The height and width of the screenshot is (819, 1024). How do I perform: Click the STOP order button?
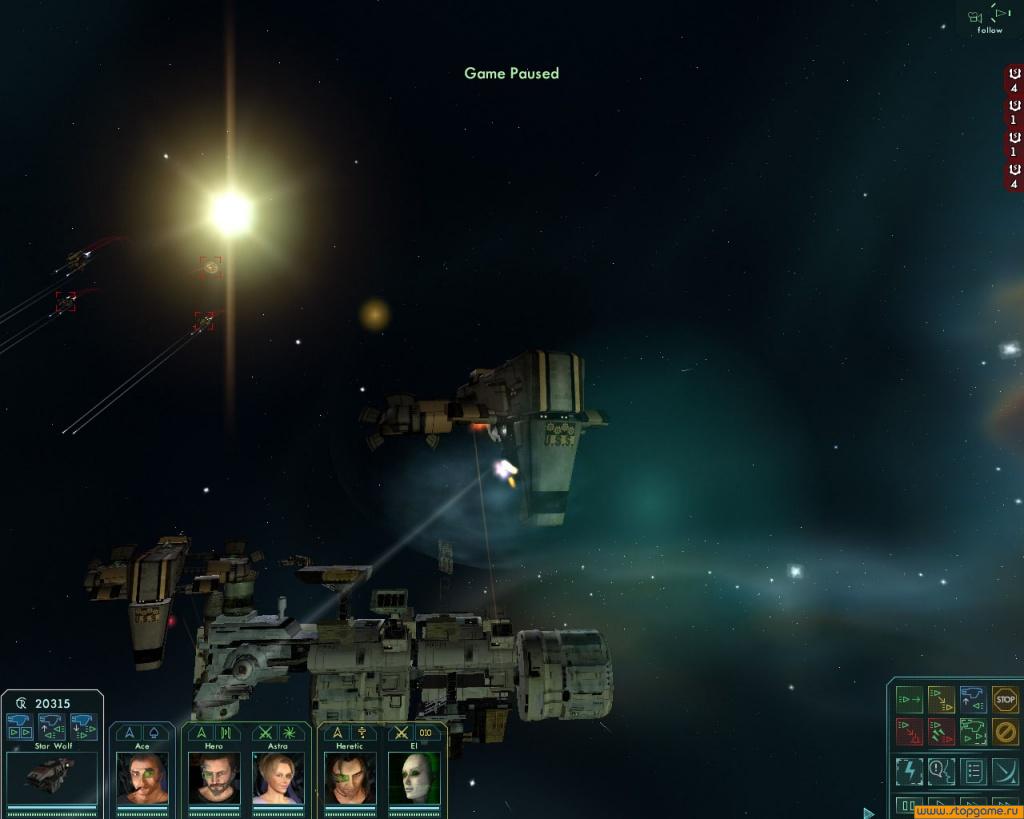1005,699
